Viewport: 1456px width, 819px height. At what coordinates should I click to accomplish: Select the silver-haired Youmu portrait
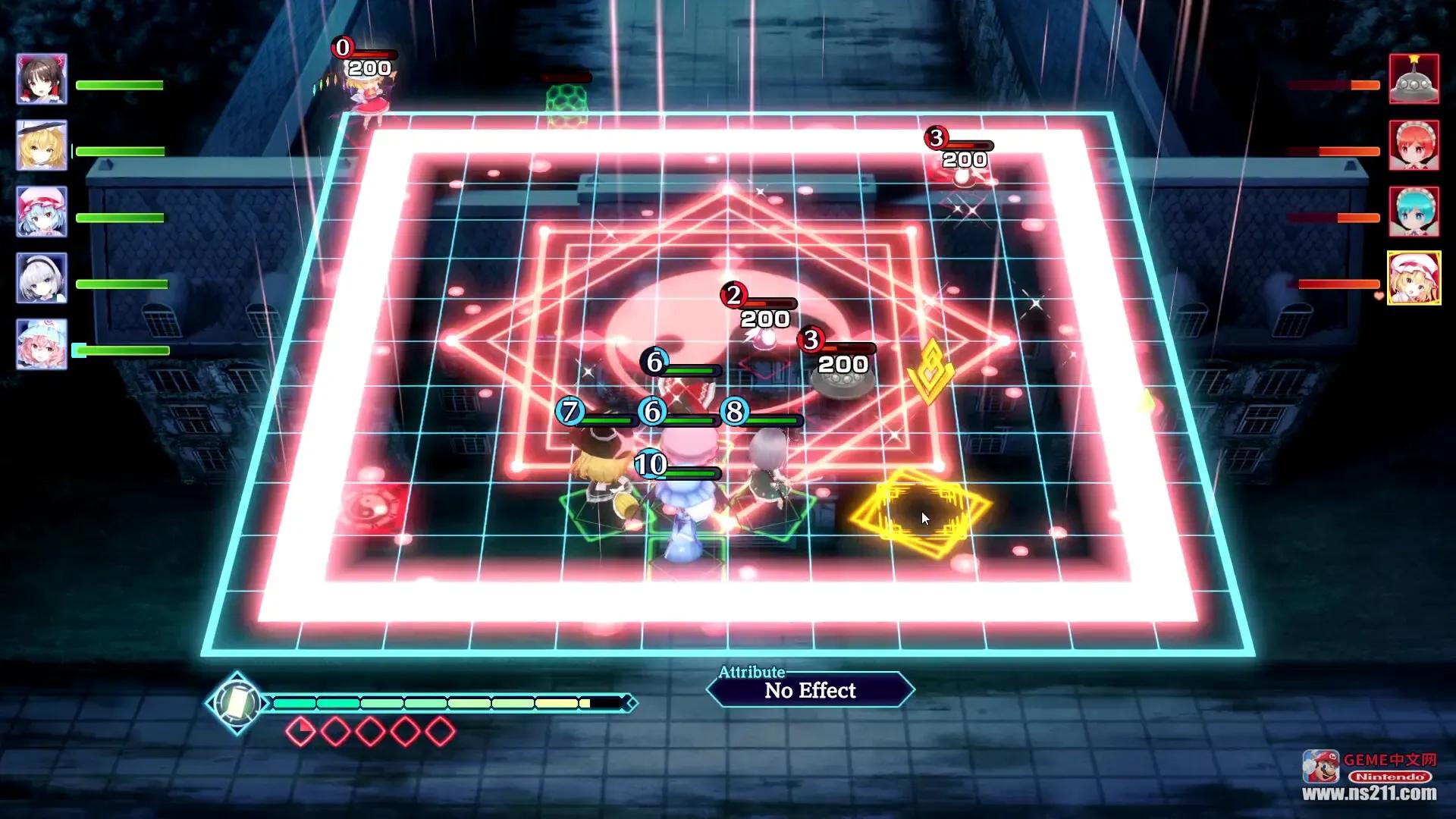pos(42,278)
